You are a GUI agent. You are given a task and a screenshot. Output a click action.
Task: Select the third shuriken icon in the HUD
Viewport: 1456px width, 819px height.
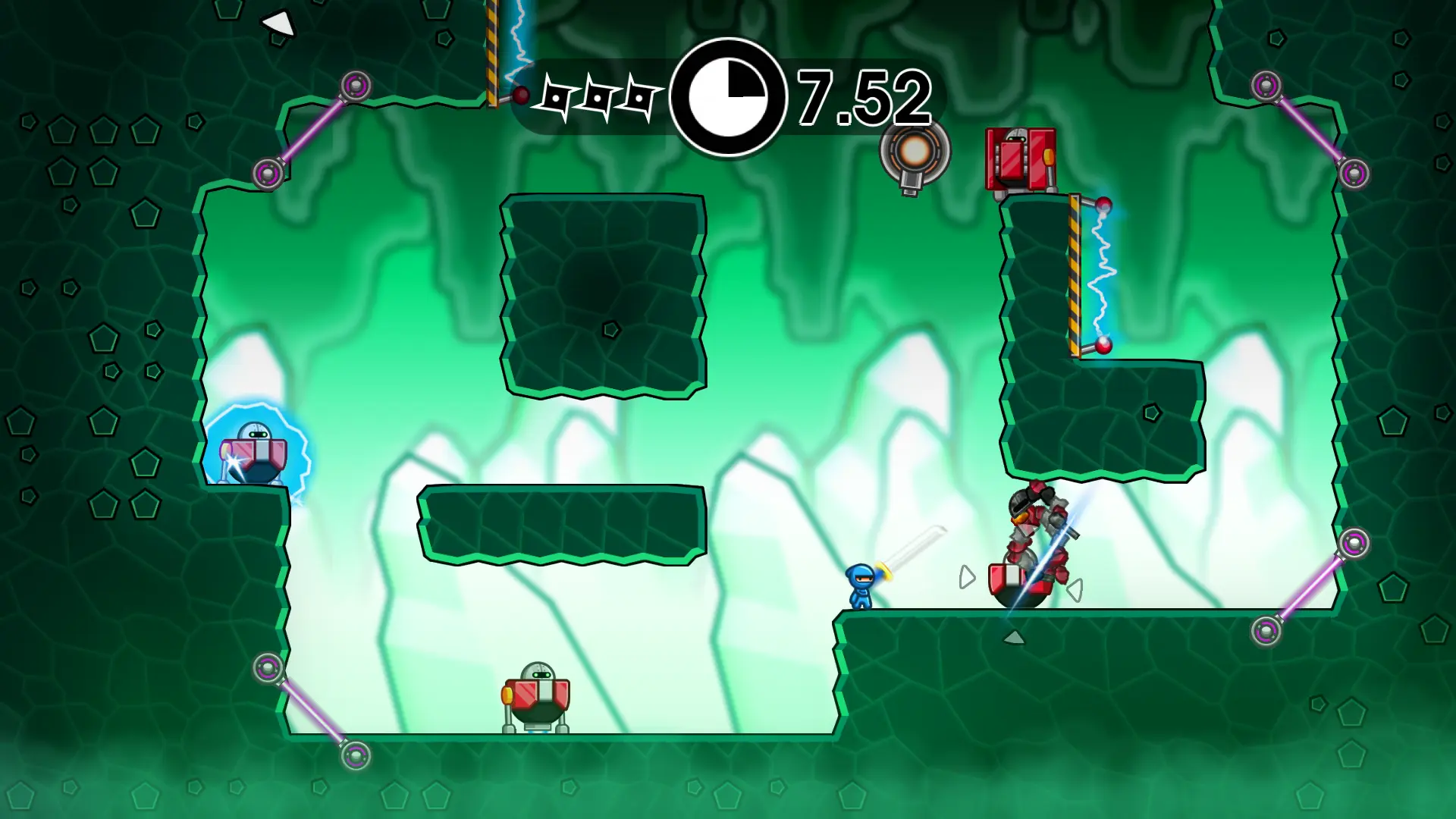639,97
